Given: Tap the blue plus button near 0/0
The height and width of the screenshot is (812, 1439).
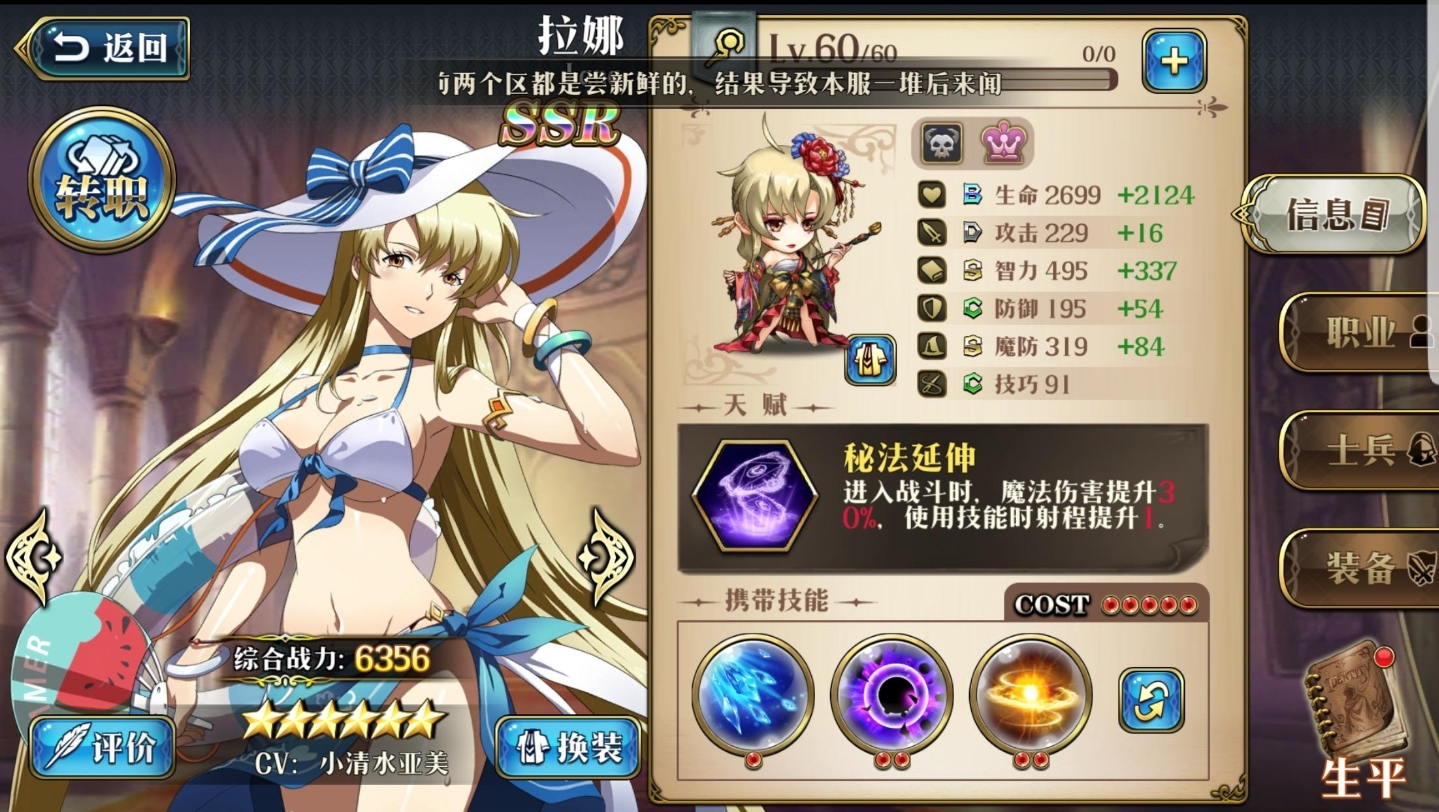Looking at the screenshot, I should 1173,60.
